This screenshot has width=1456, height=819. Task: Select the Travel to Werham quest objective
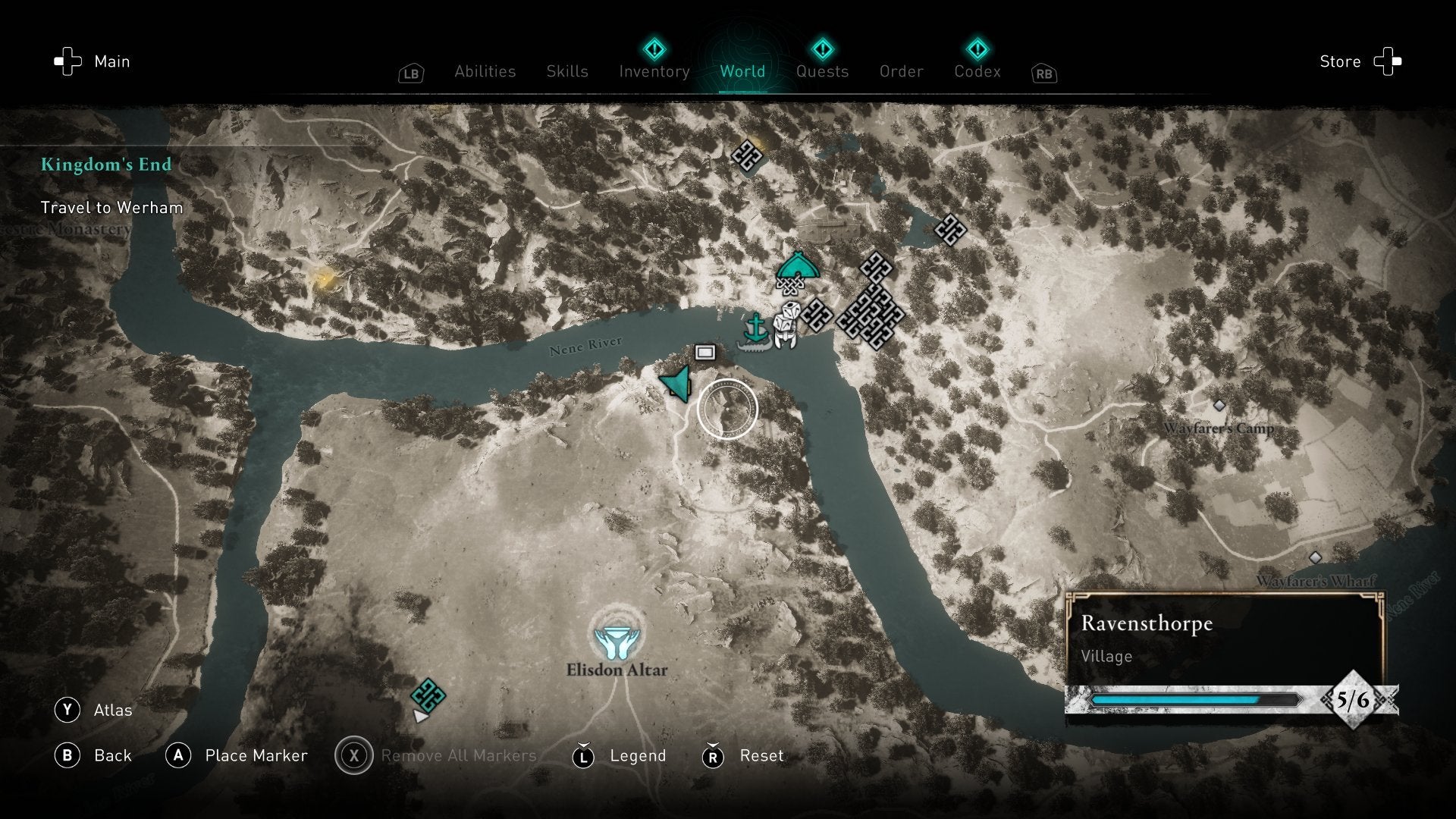pos(112,207)
